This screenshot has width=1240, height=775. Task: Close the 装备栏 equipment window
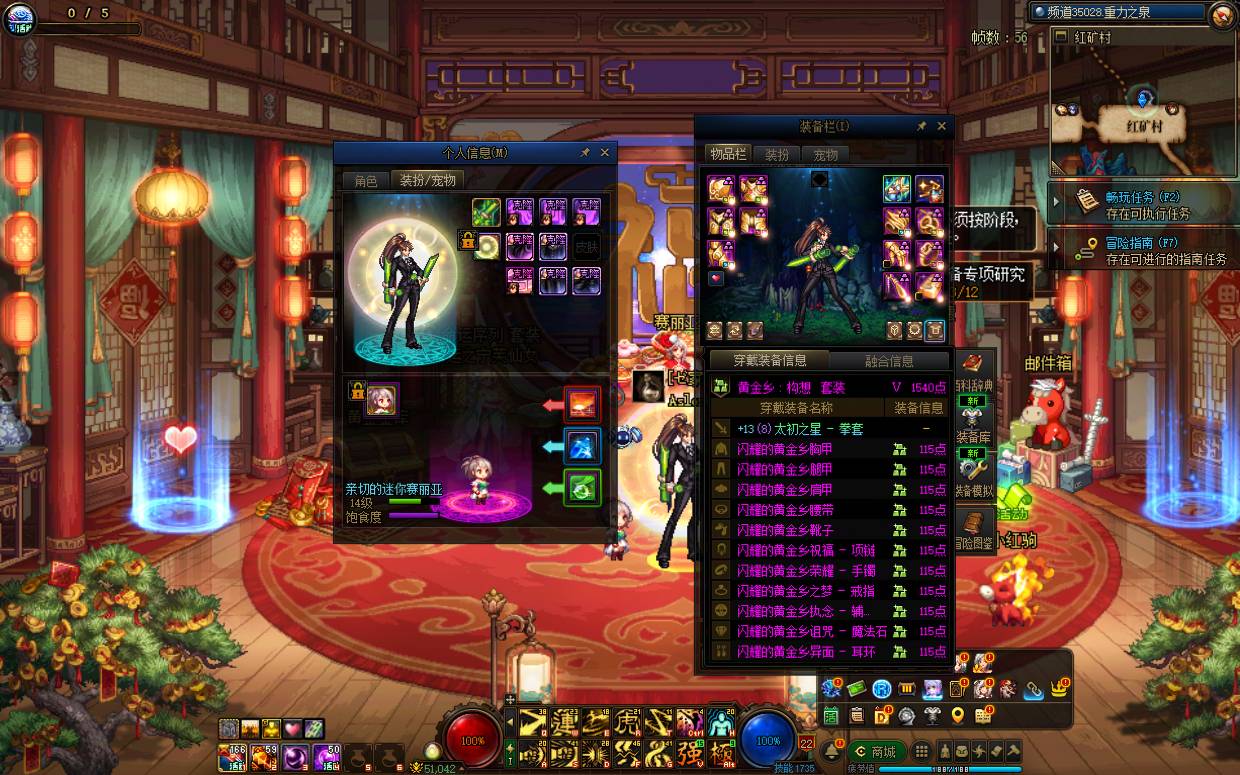[x=941, y=127]
